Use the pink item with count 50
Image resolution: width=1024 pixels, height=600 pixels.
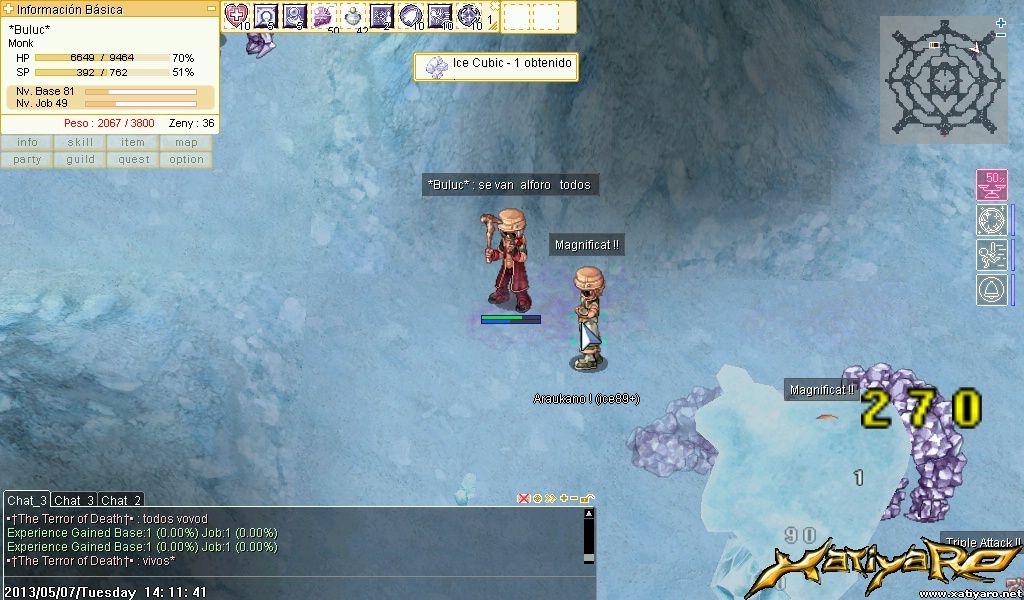pos(323,15)
